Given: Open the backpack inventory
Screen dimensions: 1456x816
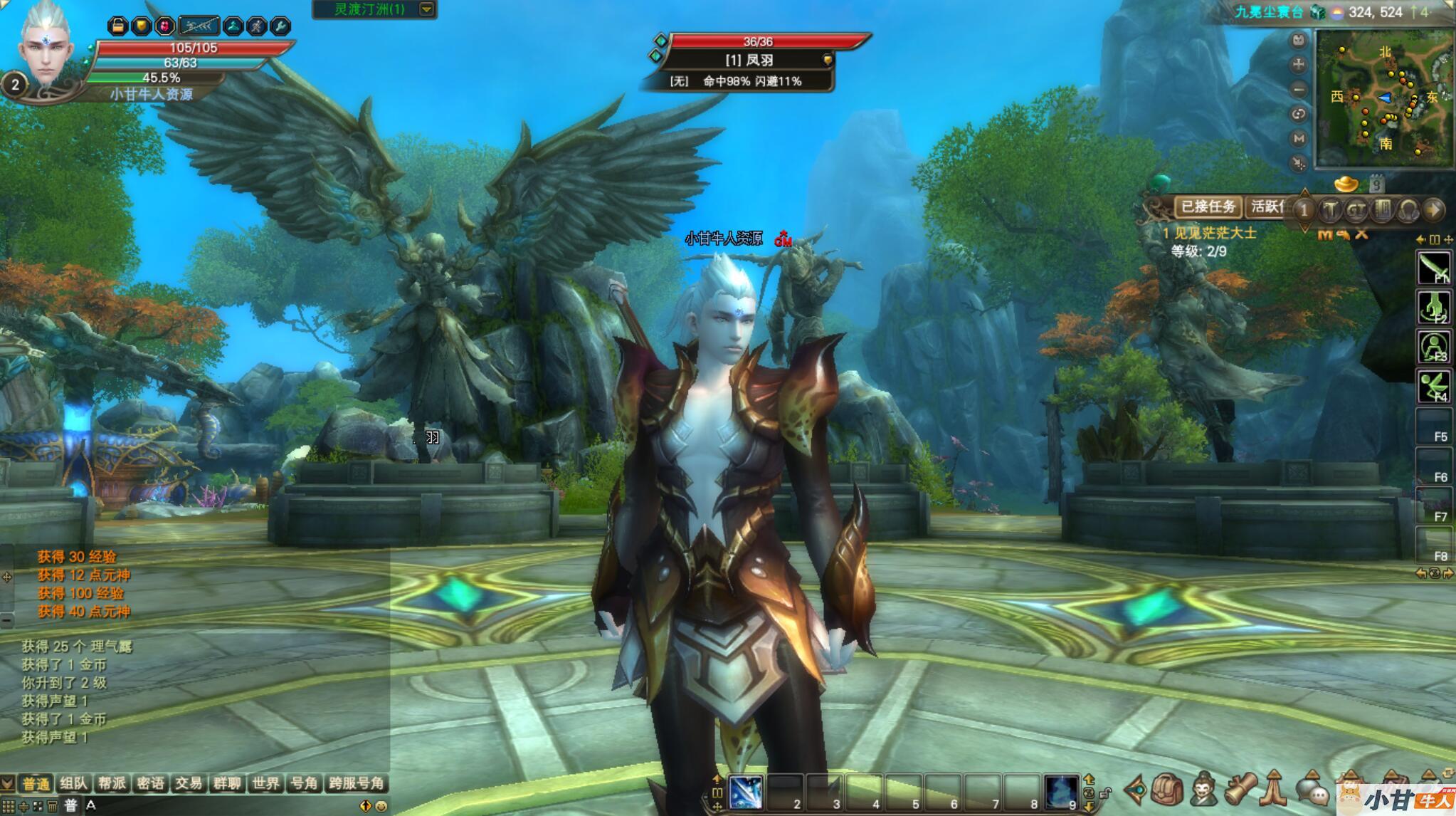Looking at the screenshot, I should (1167, 790).
